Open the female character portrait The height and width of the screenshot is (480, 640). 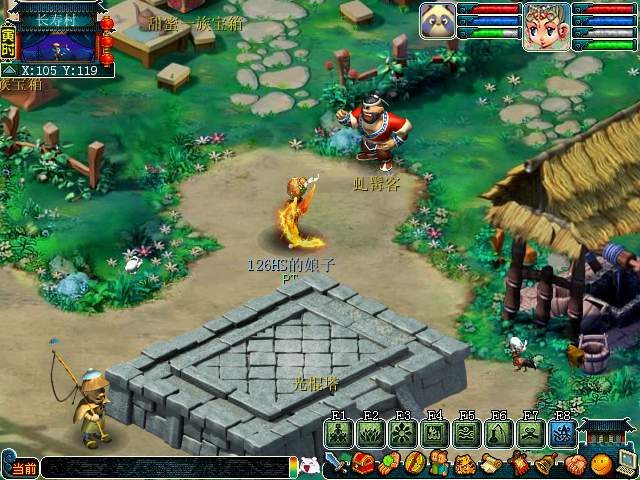[546, 25]
